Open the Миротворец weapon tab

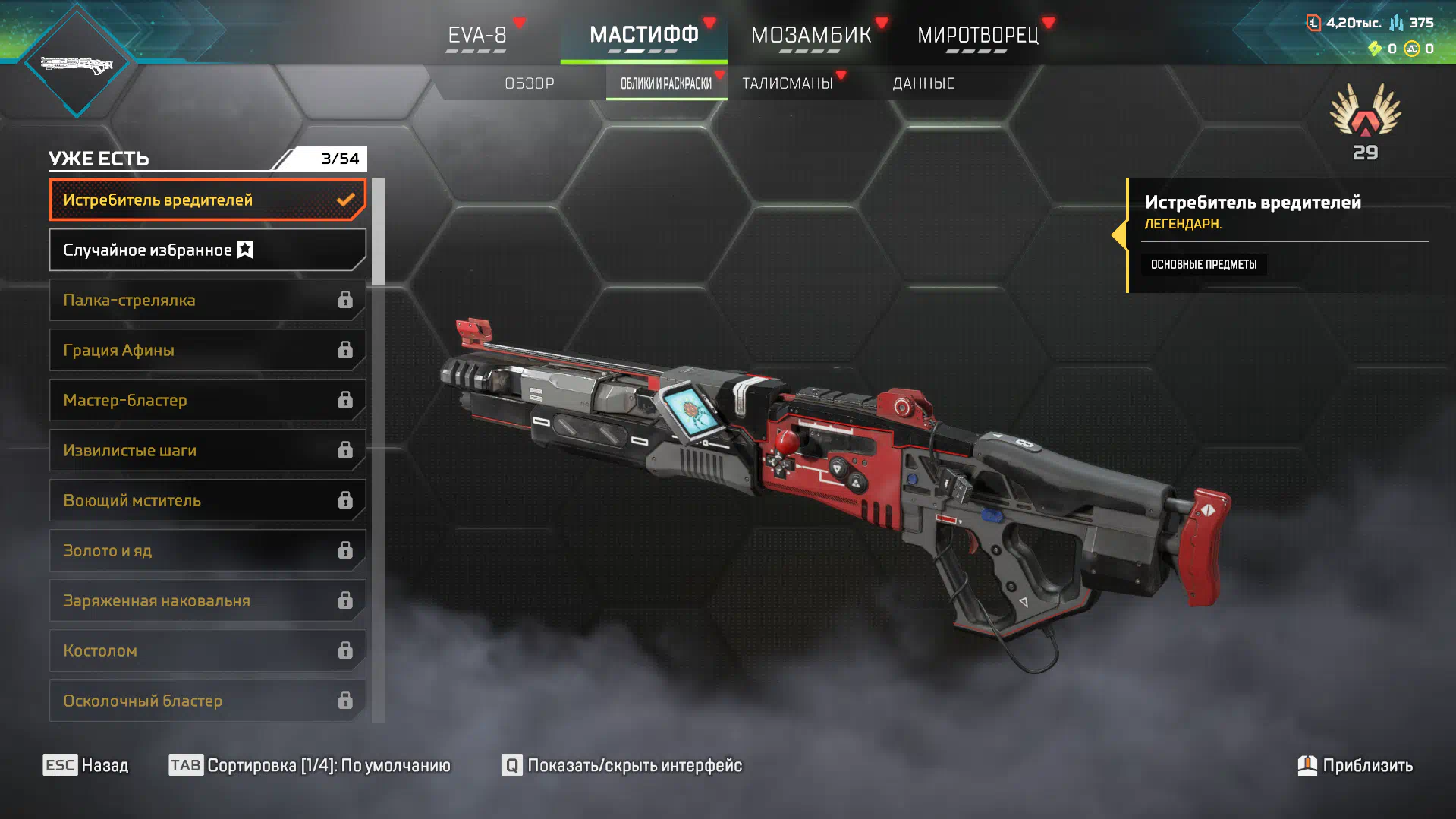point(977,35)
